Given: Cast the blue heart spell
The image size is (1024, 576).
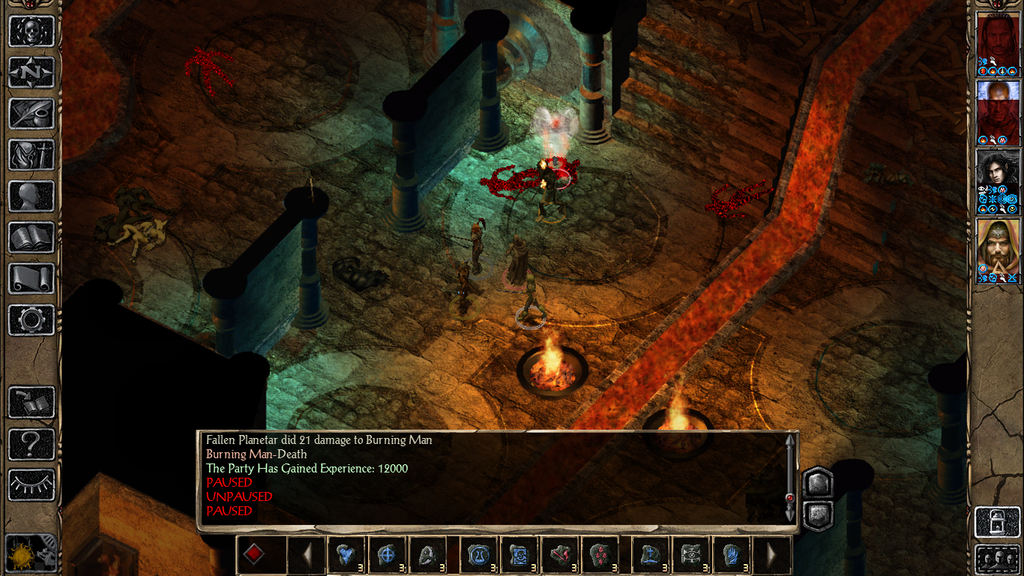Looking at the screenshot, I should tap(346, 555).
